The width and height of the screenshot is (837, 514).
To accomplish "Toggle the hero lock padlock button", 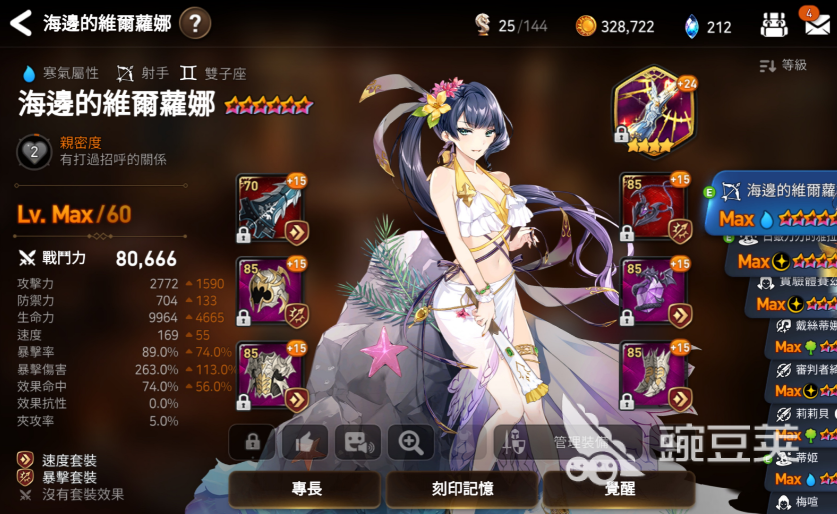I will coord(252,441).
